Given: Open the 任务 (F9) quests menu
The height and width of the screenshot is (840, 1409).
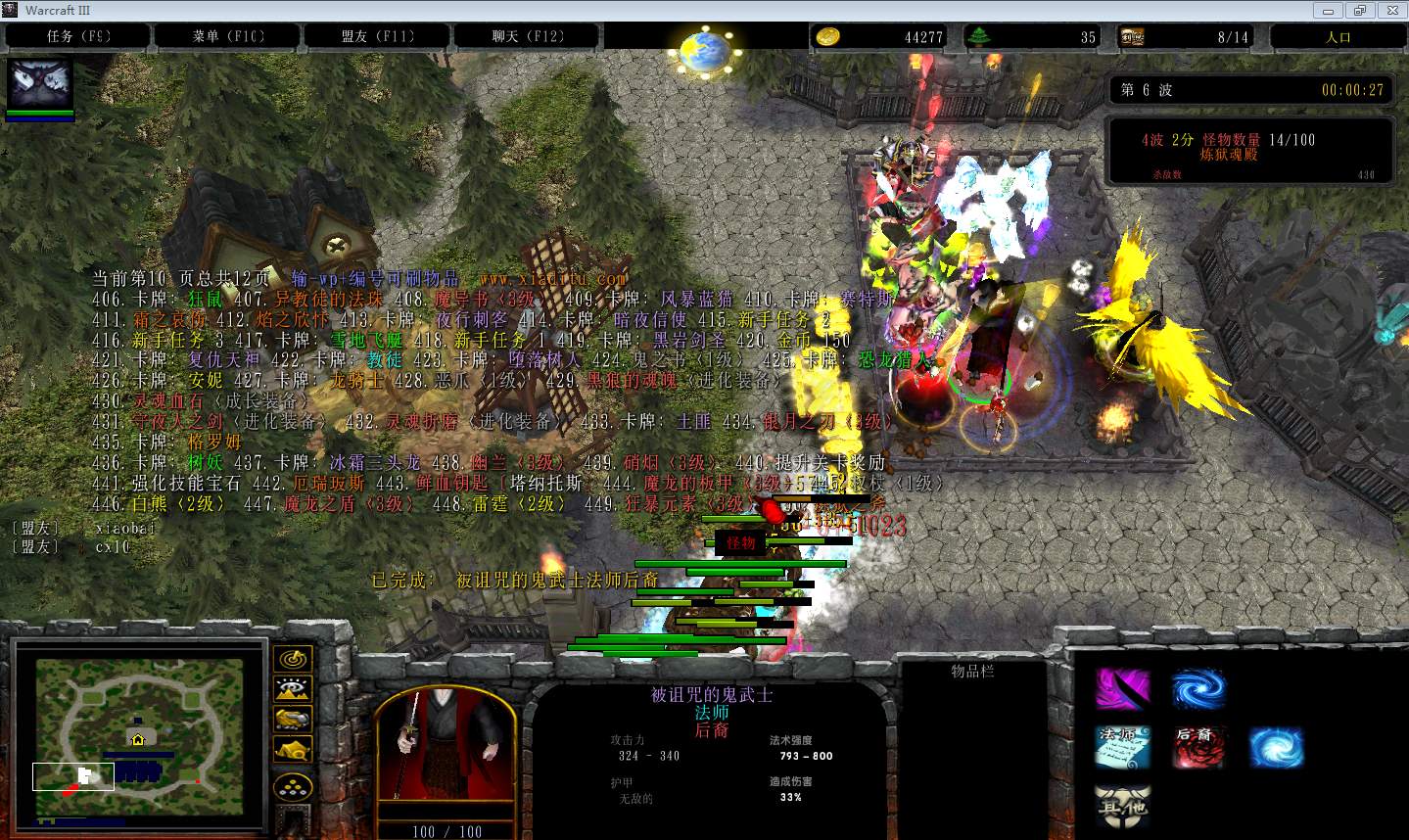Looking at the screenshot, I should (78, 36).
